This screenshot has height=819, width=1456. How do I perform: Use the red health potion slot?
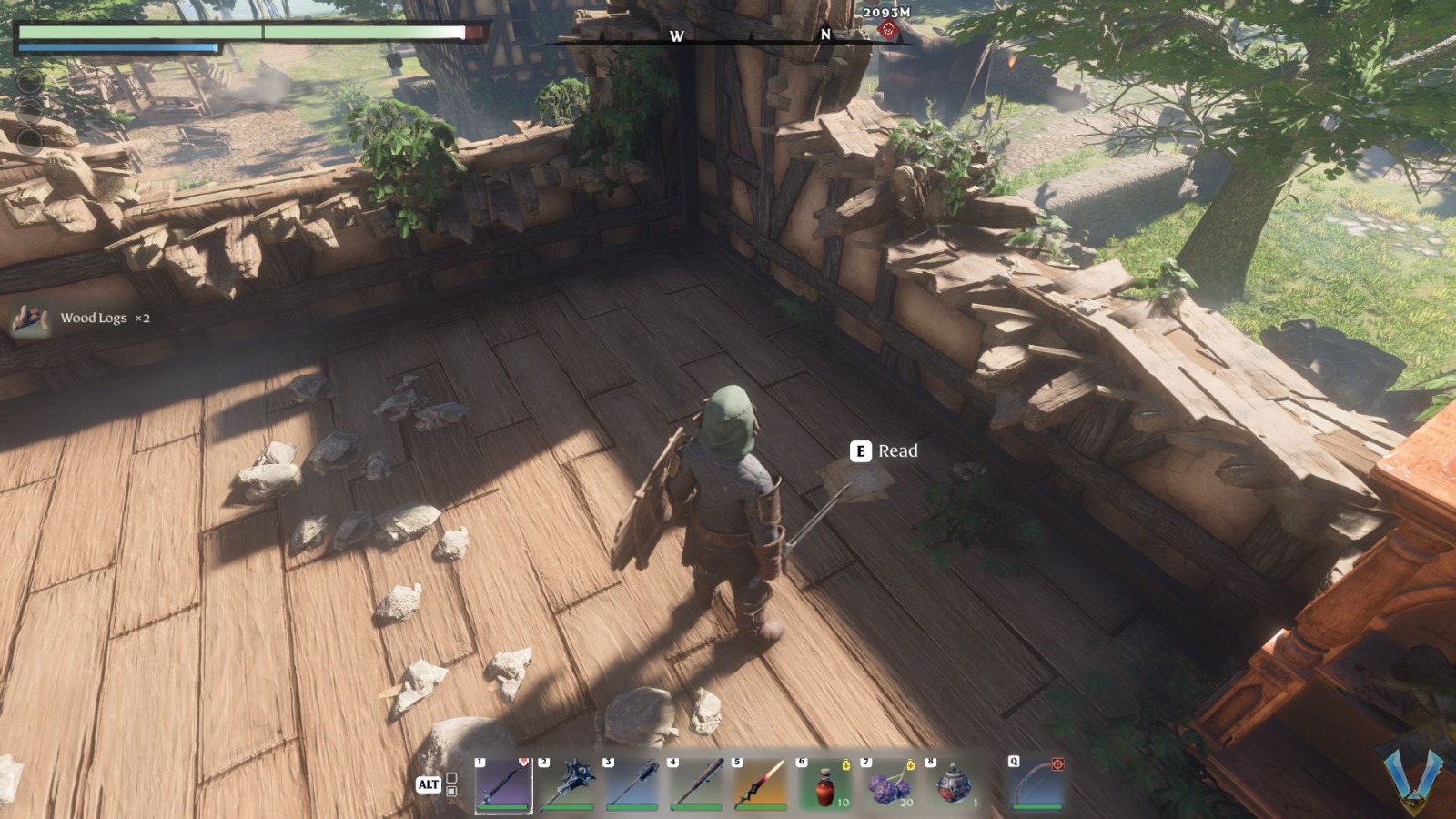(825, 784)
